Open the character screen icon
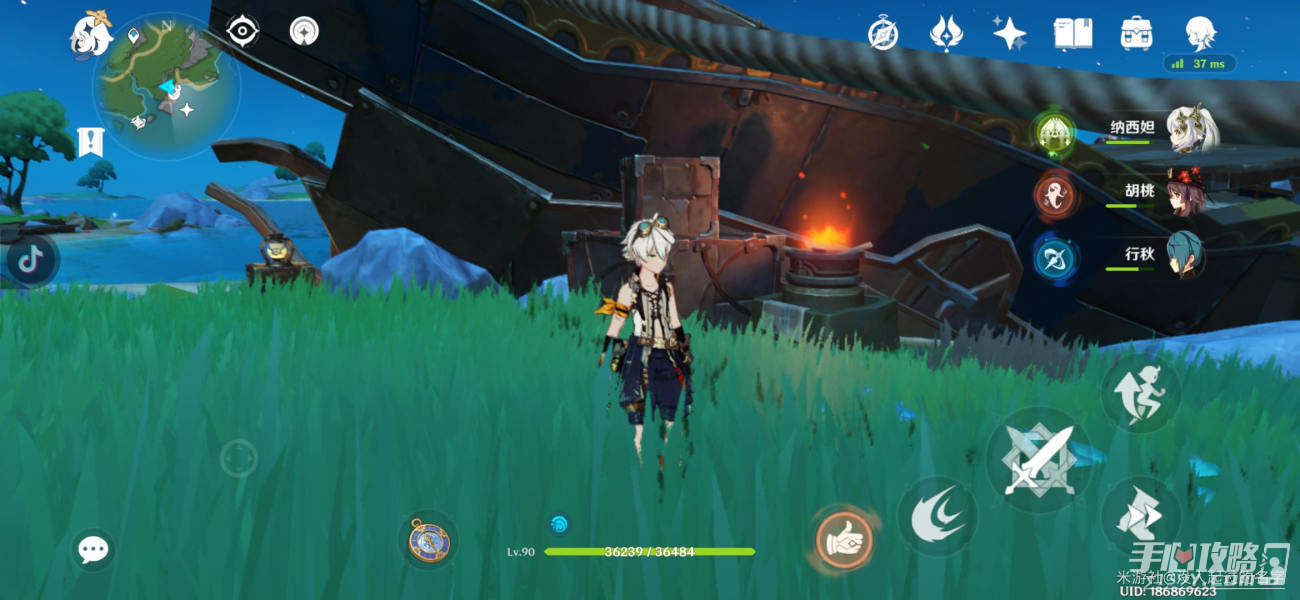Viewport: 1300px width, 600px height. (x=1200, y=33)
